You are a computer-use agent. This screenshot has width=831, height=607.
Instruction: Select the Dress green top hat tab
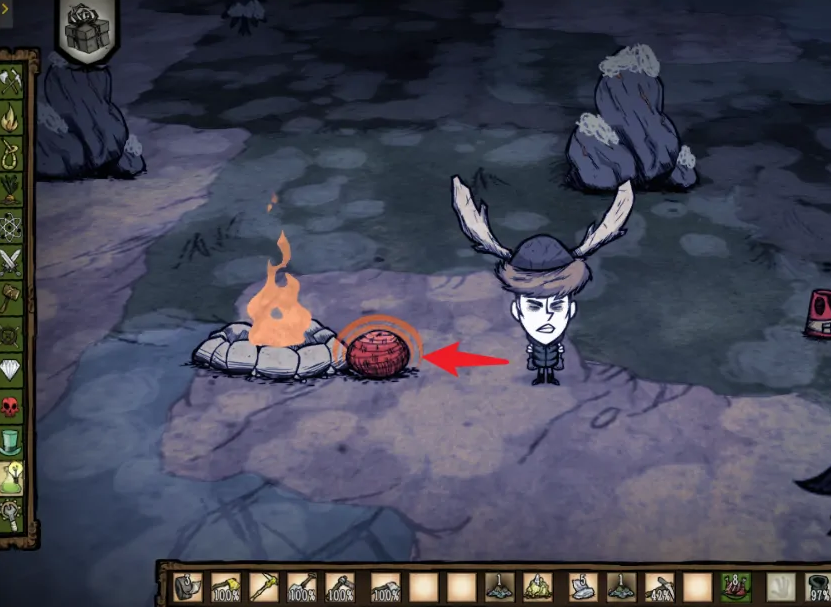[12, 441]
